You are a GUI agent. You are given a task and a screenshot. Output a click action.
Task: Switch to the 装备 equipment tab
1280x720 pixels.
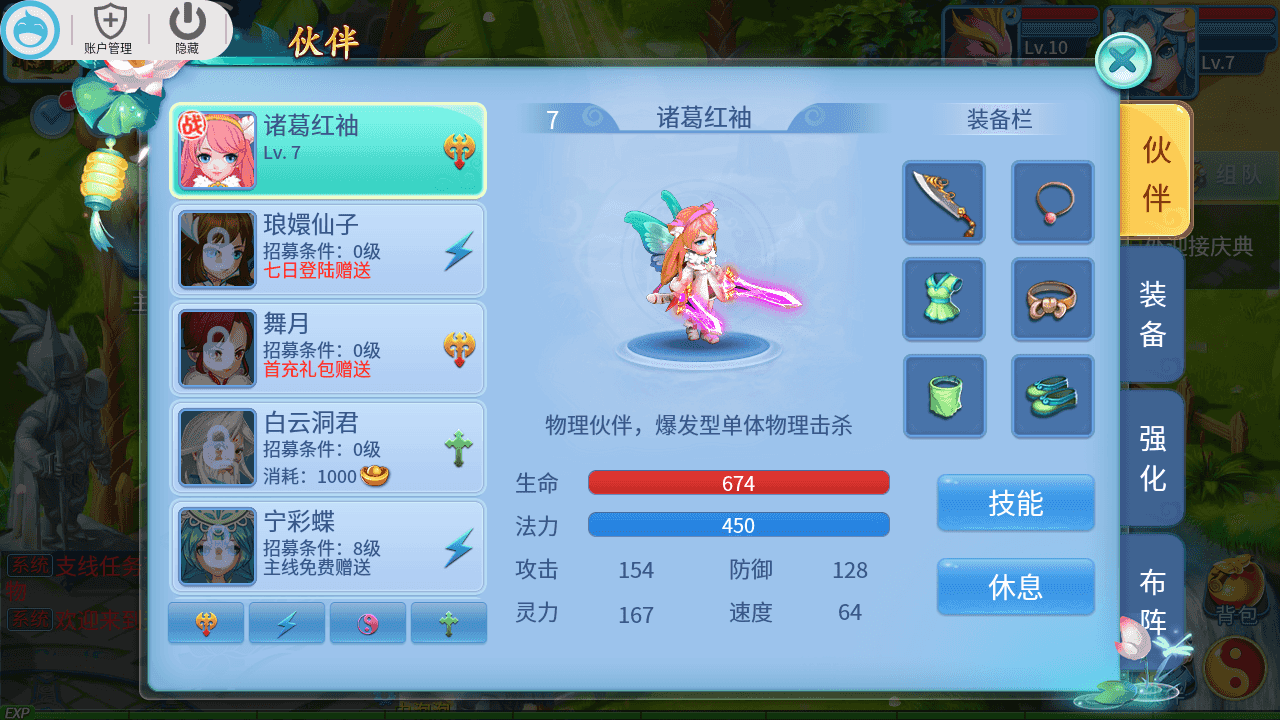1152,313
